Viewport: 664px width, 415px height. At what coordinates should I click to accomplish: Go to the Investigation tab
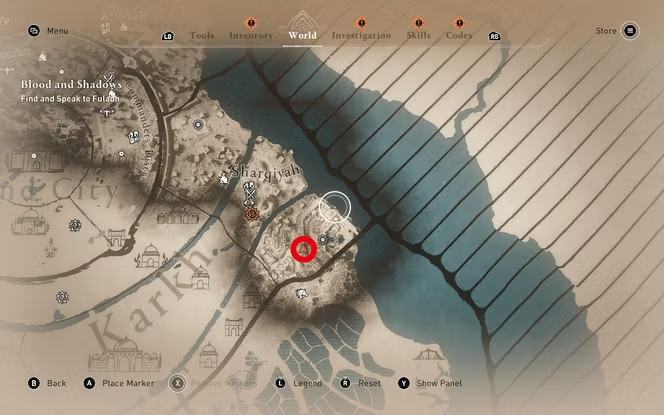(361, 35)
